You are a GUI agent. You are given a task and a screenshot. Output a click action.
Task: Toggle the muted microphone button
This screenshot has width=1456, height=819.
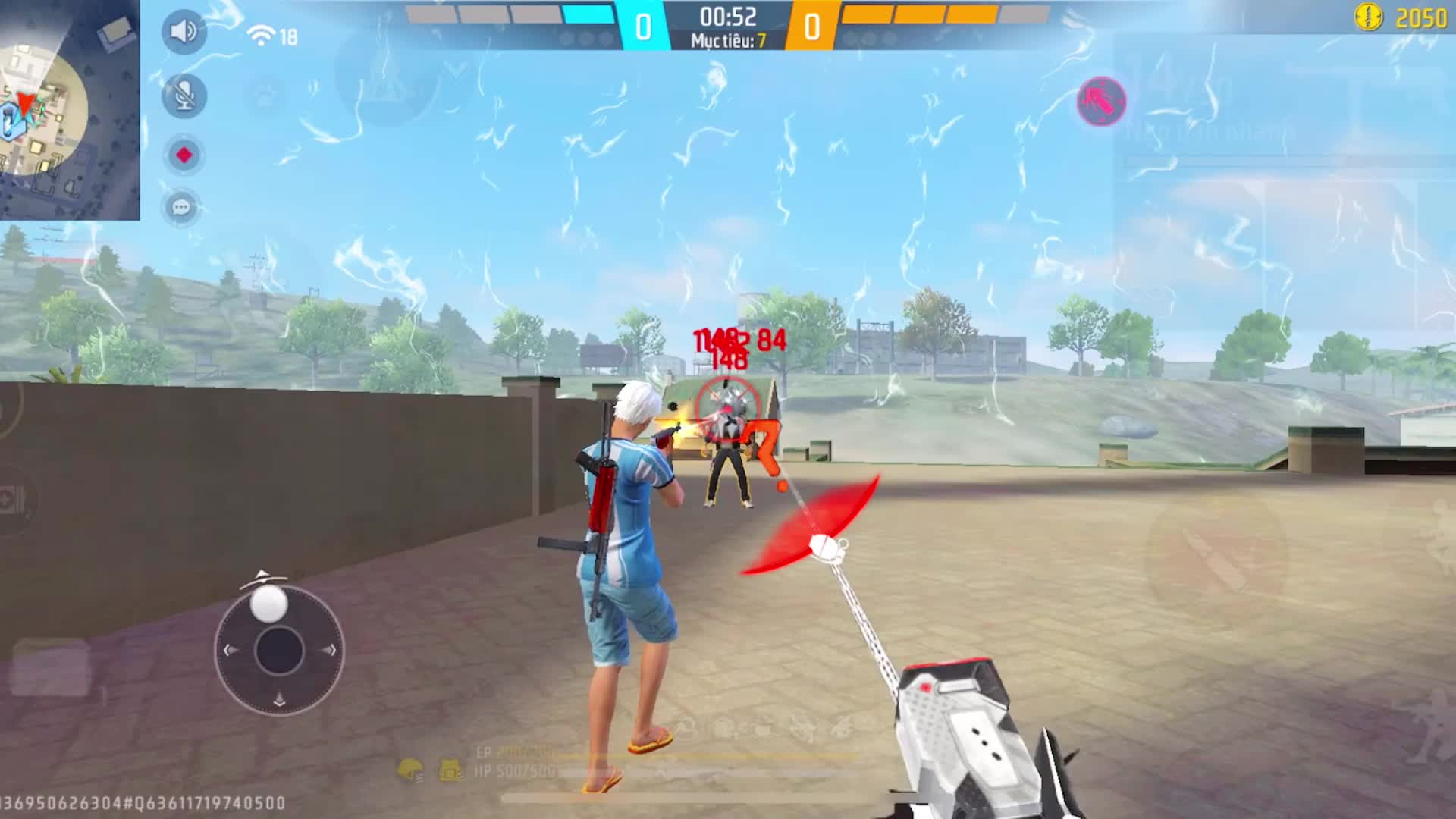click(184, 96)
